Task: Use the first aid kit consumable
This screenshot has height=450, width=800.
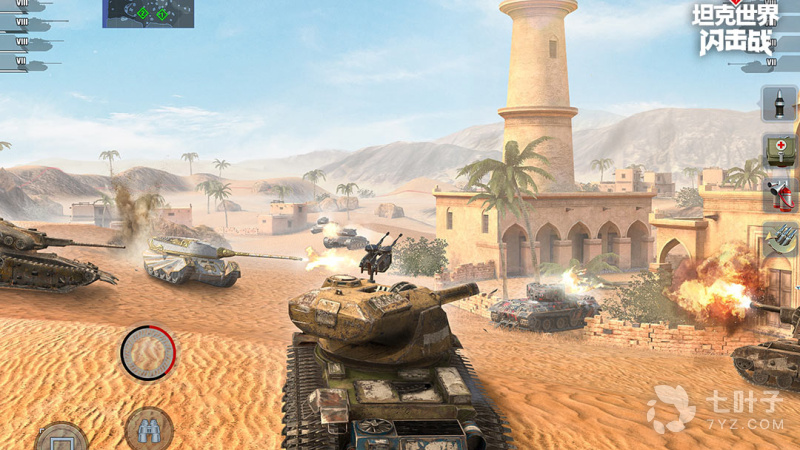Action: pyautogui.click(x=779, y=150)
